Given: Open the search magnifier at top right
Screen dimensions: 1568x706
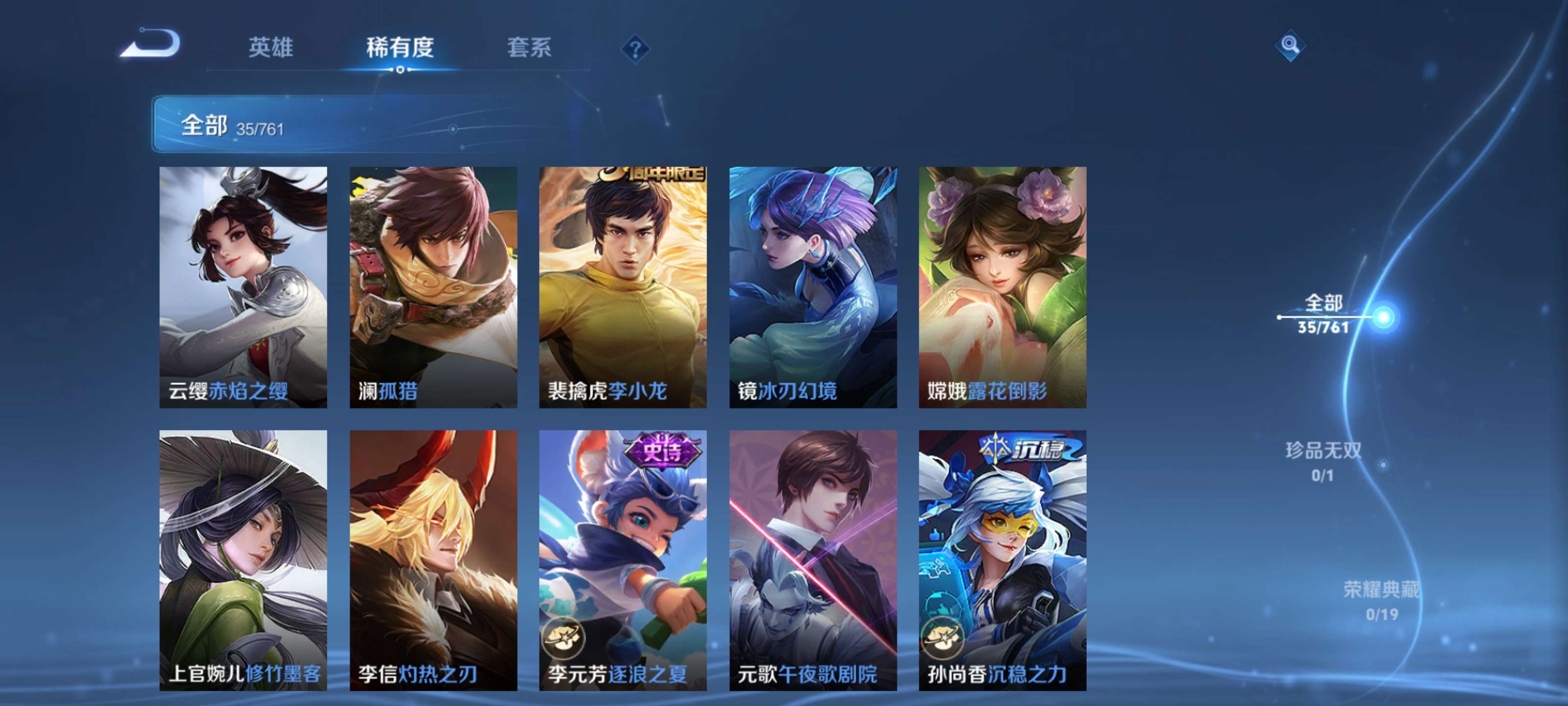Looking at the screenshot, I should click(1291, 46).
